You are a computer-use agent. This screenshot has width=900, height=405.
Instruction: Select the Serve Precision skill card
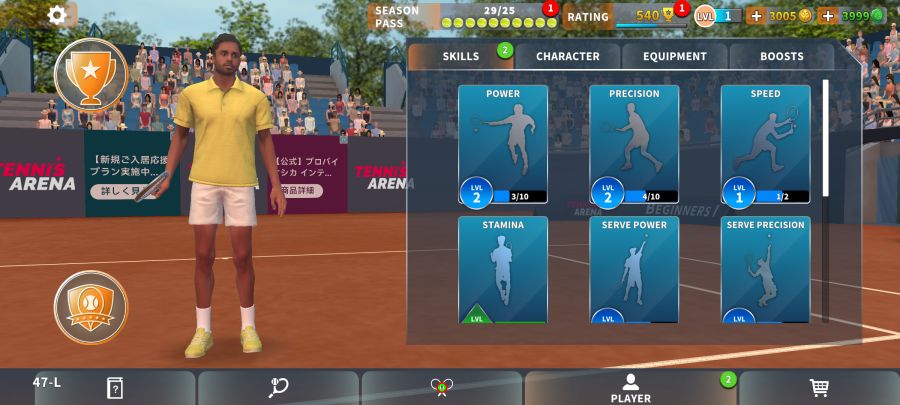(765, 270)
